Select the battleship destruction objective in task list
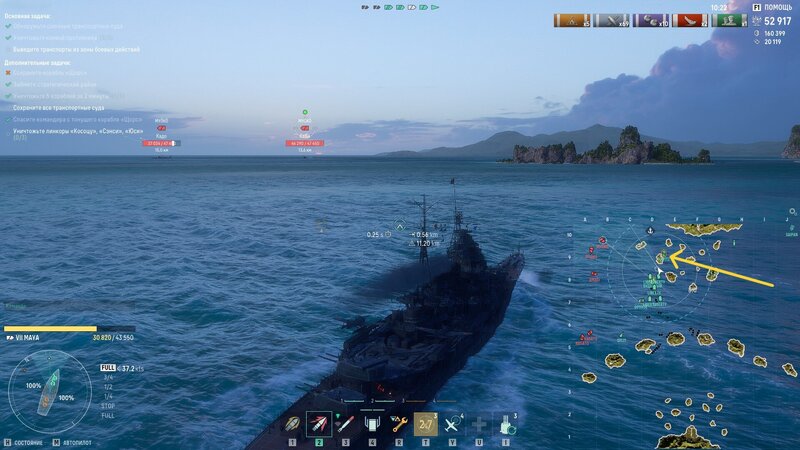This screenshot has height=450, width=800. point(78,131)
